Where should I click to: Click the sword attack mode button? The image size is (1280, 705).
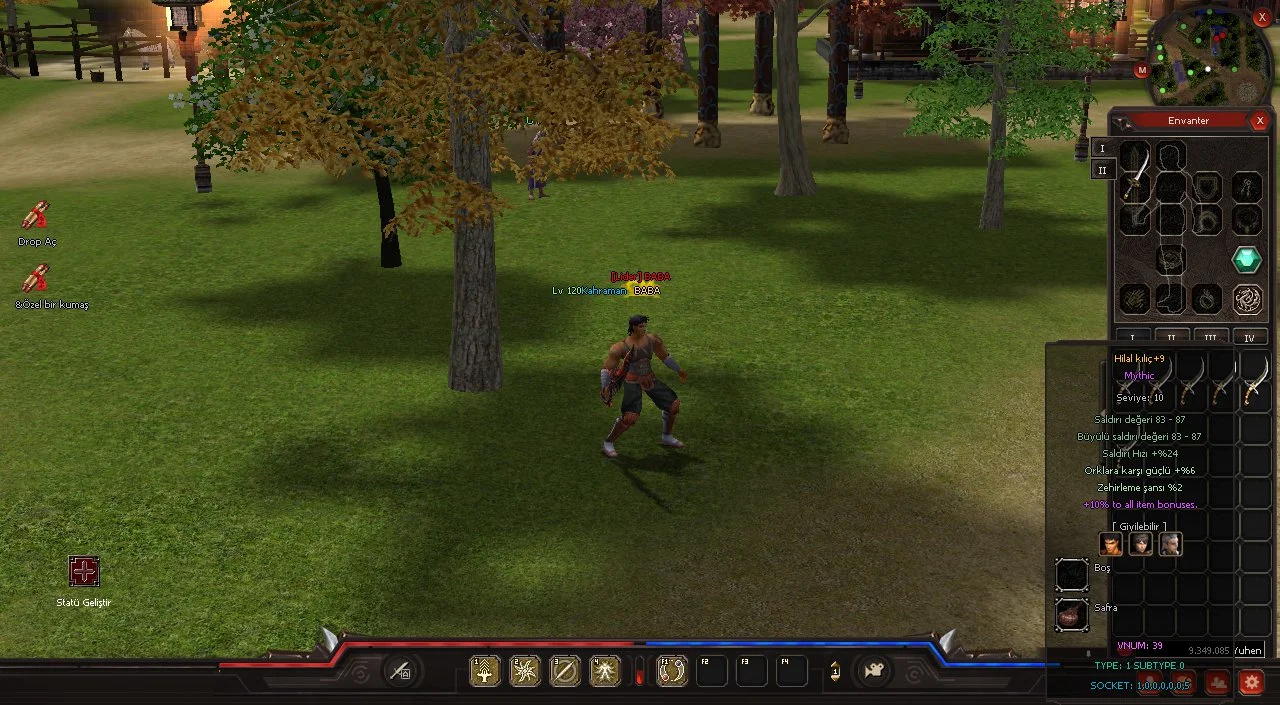click(x=400, y=671)
